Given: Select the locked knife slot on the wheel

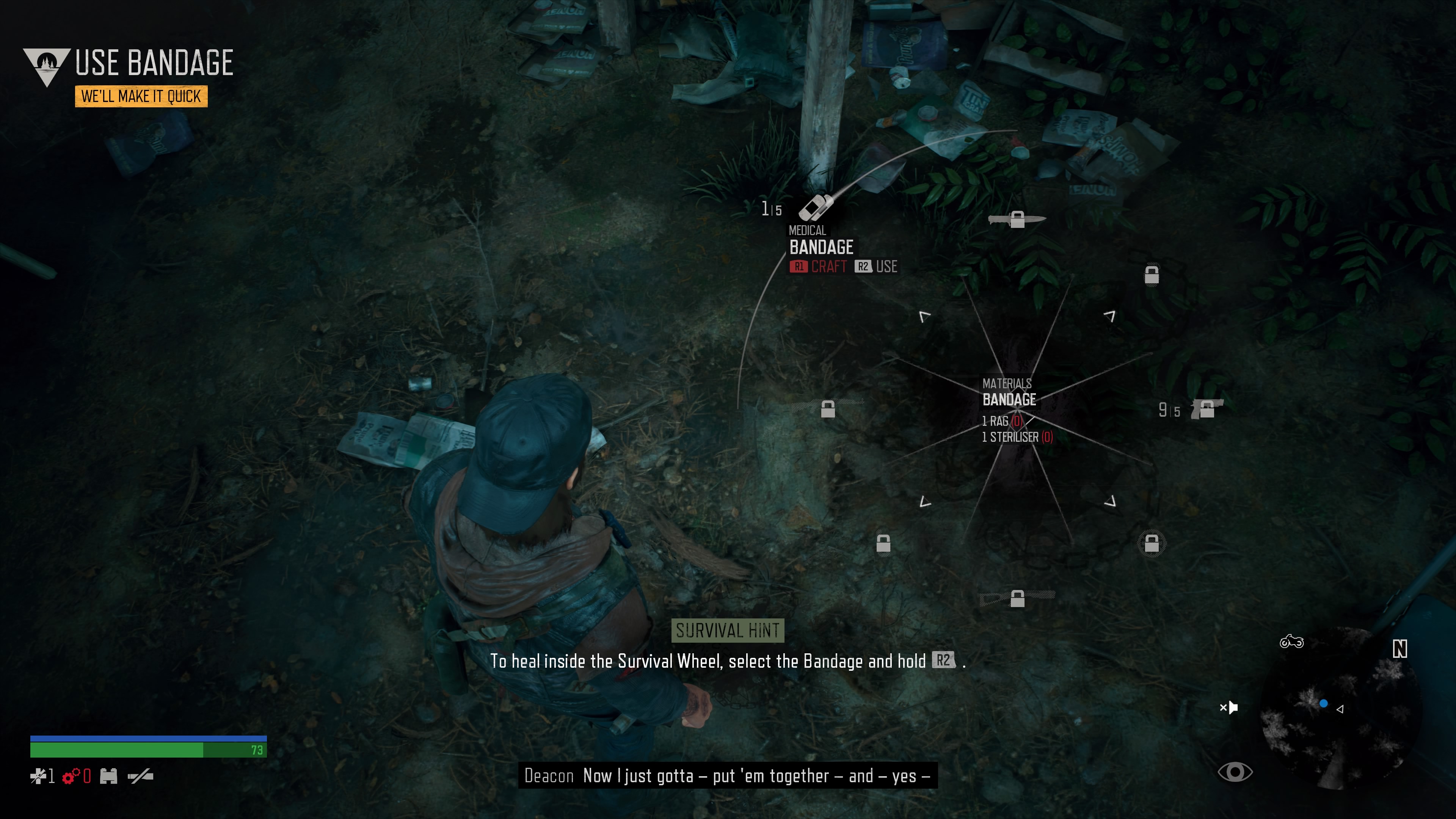Looking at the screenshot, I should point(1017,219).
